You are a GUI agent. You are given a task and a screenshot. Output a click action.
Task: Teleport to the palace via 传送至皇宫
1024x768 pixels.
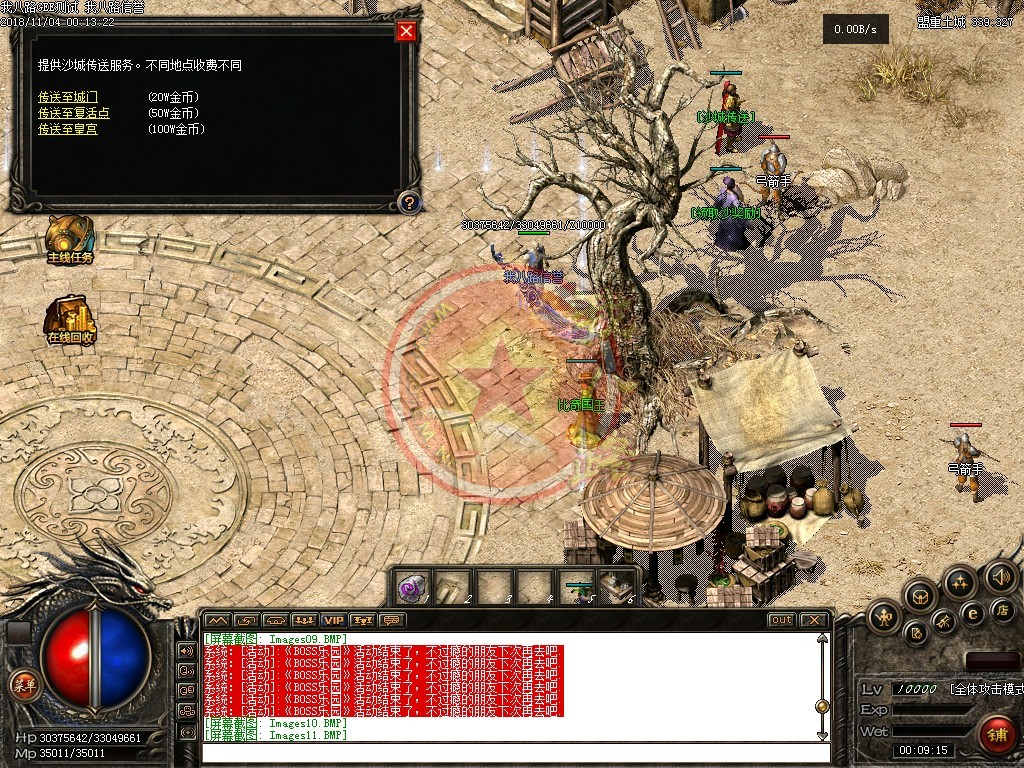click(68, 129)
